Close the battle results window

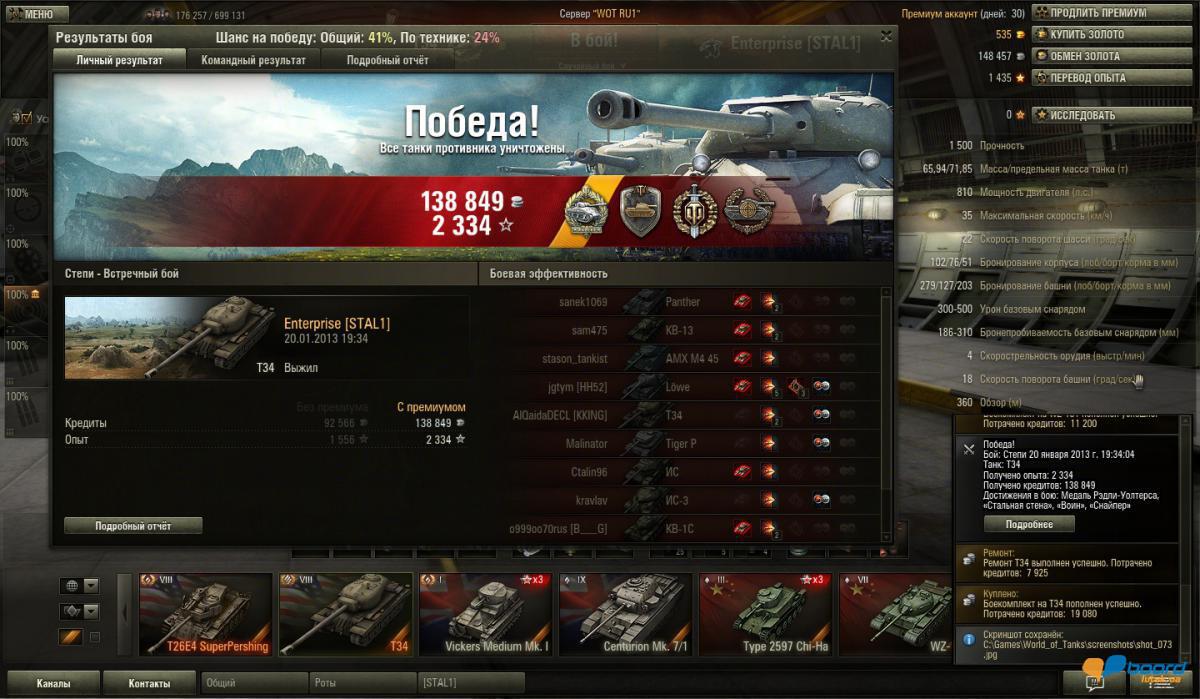coord(886,36)
